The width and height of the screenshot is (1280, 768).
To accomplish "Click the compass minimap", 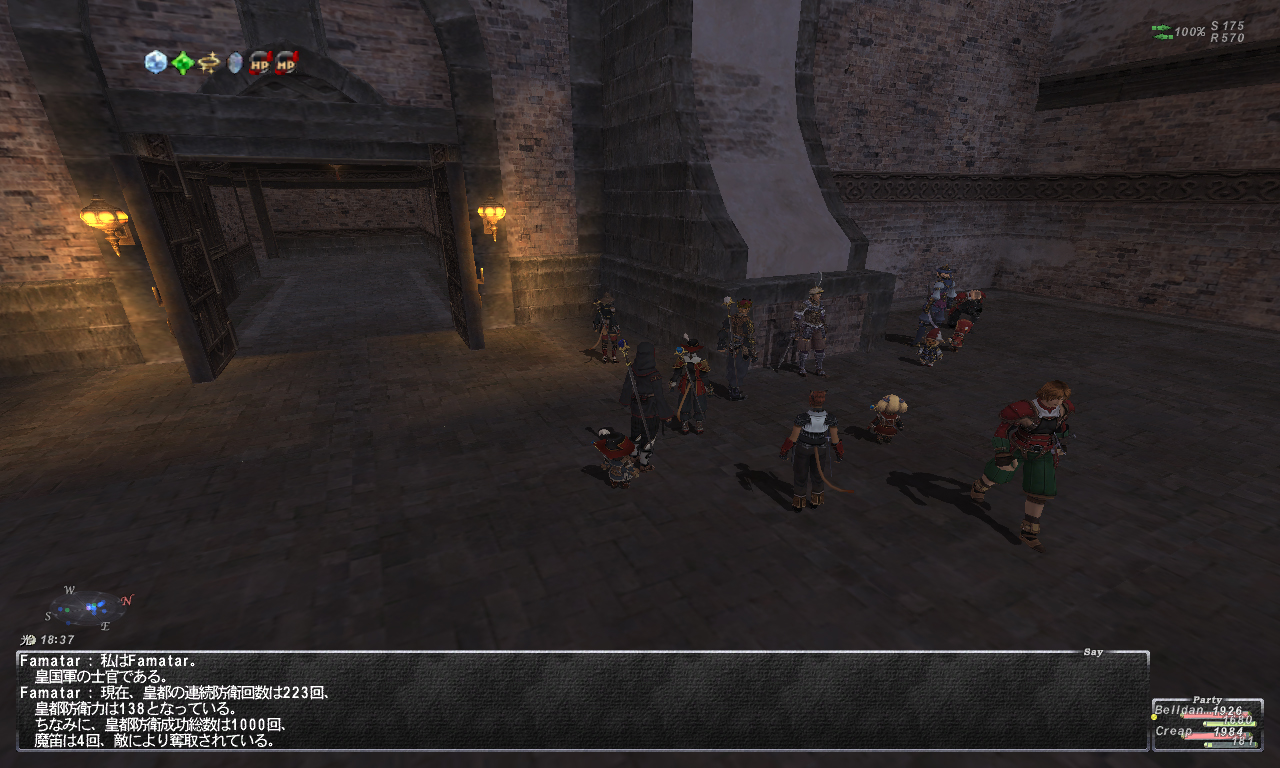I will 88,607.
